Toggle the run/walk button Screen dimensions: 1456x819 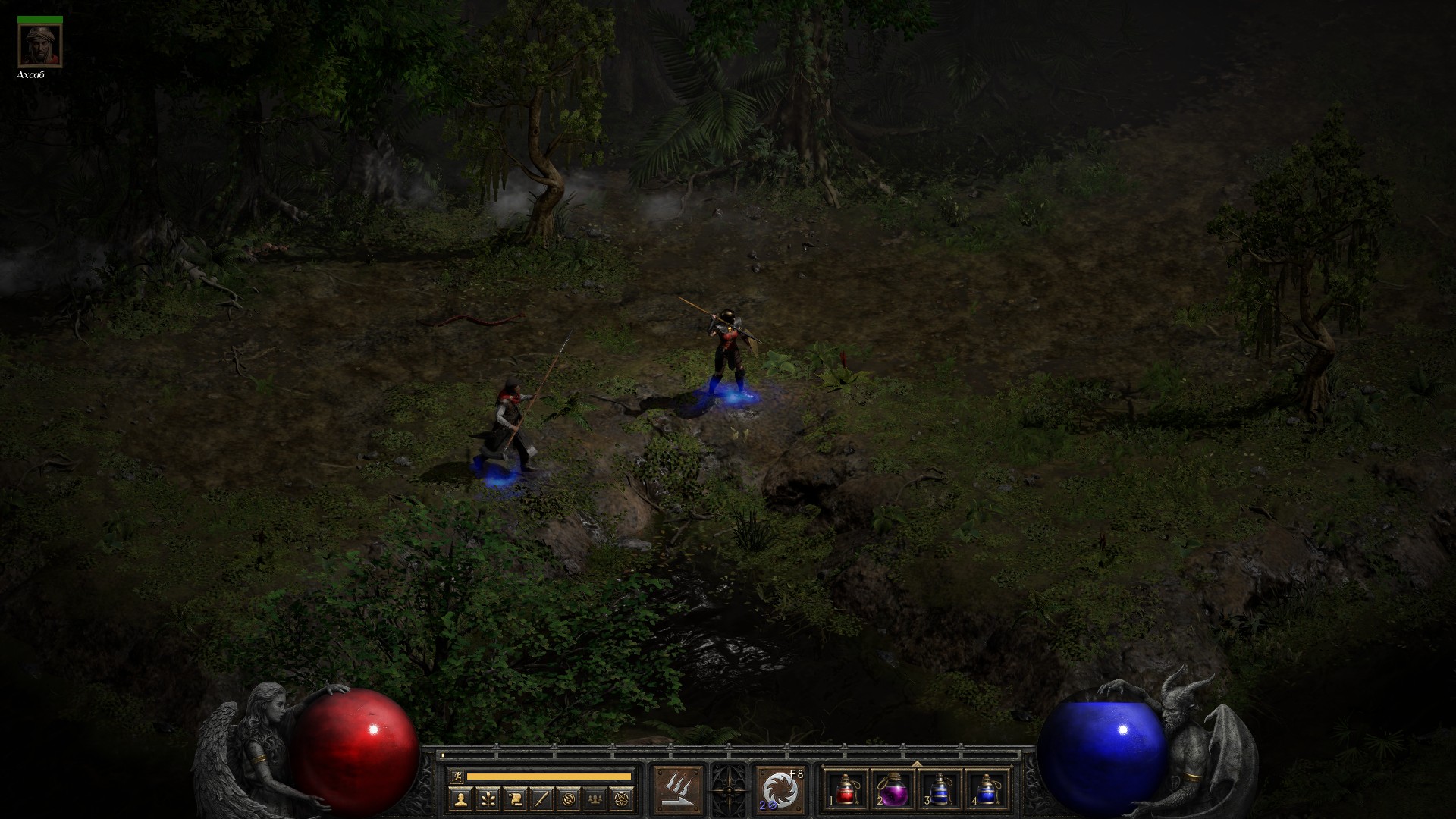click(455, 777)
